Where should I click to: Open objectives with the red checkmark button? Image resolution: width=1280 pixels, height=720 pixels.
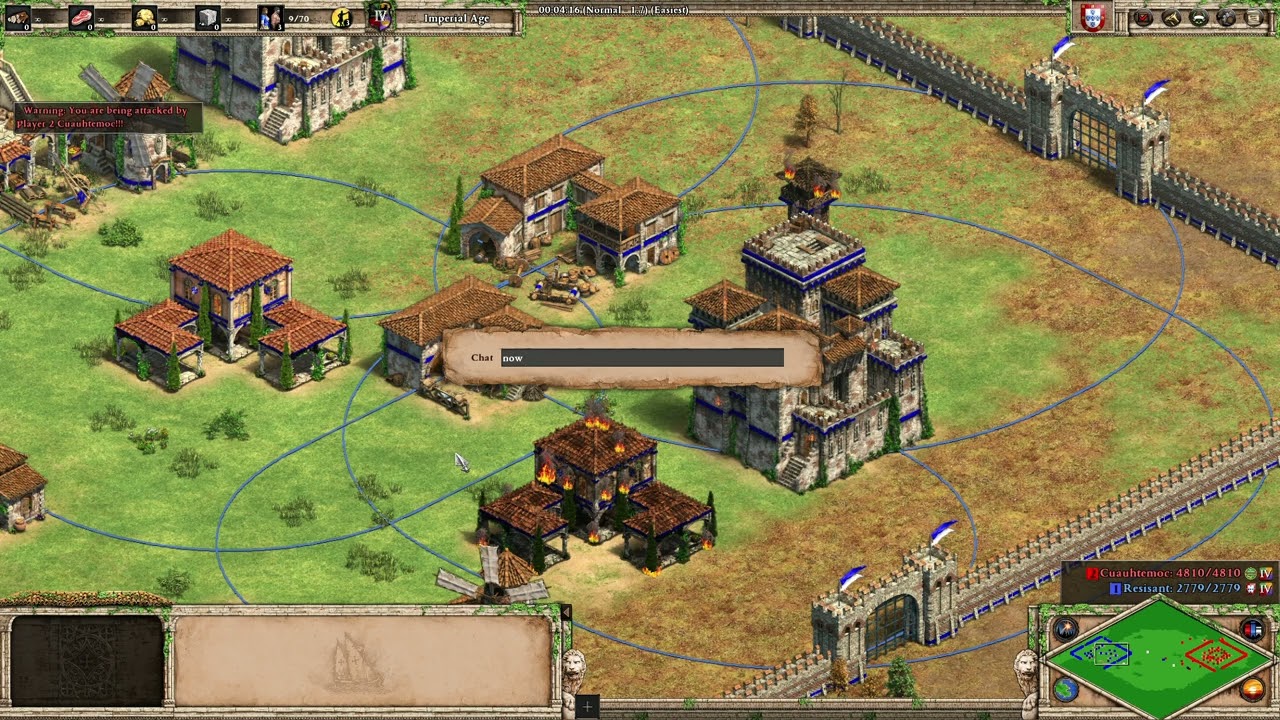point(1145,17)
